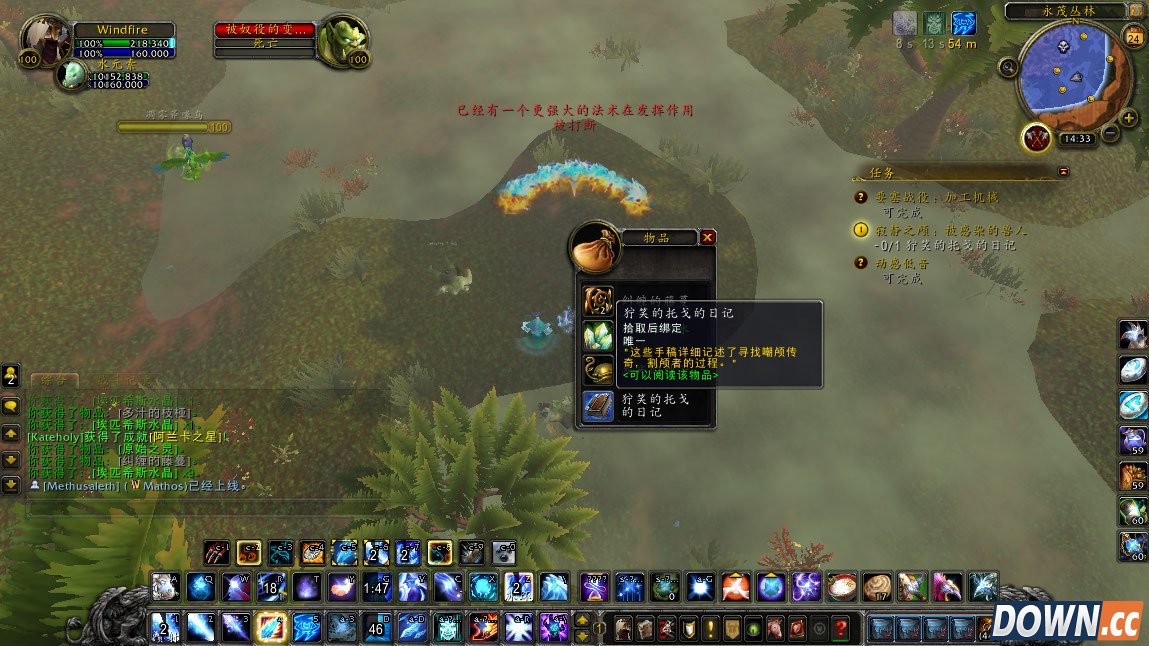This screenshot has width=1149, height=646.
Task: Collapse the quest tracker header
Action: click(x=1063, y=171)
